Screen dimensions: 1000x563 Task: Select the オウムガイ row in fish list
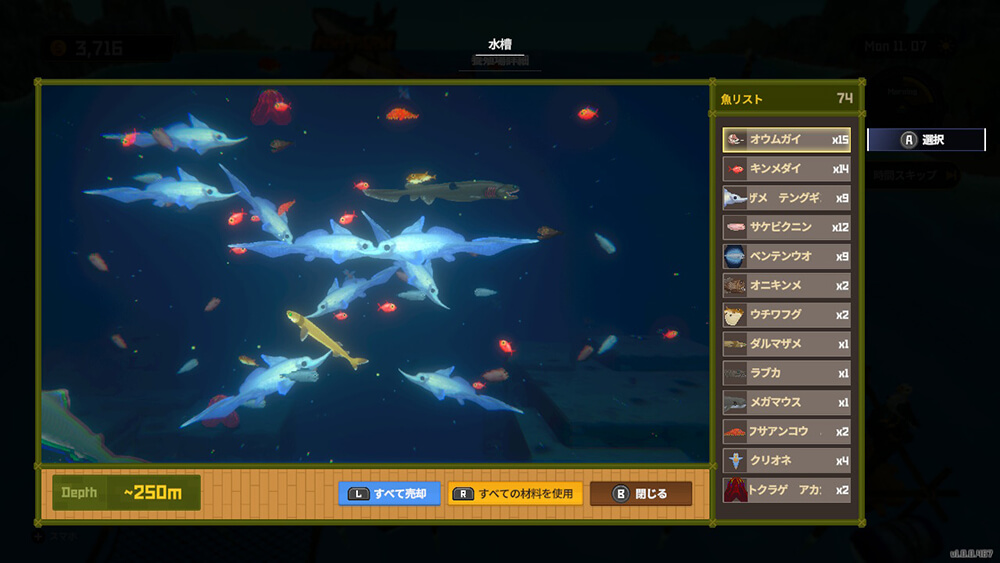click(786, 140)
